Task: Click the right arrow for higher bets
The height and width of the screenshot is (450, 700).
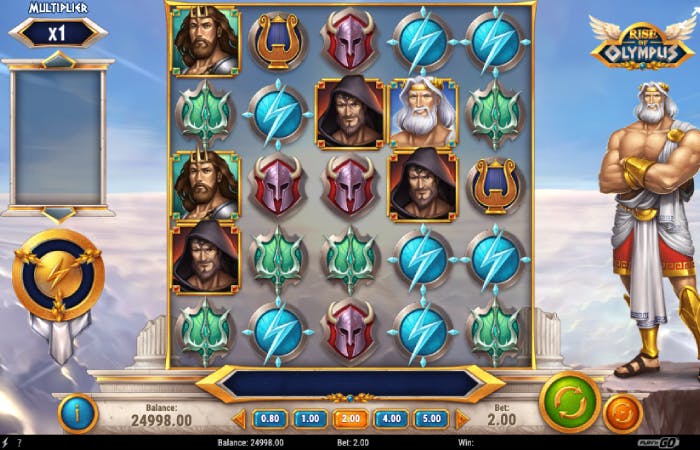Action: pyautogui.click(x=461, y=419)
